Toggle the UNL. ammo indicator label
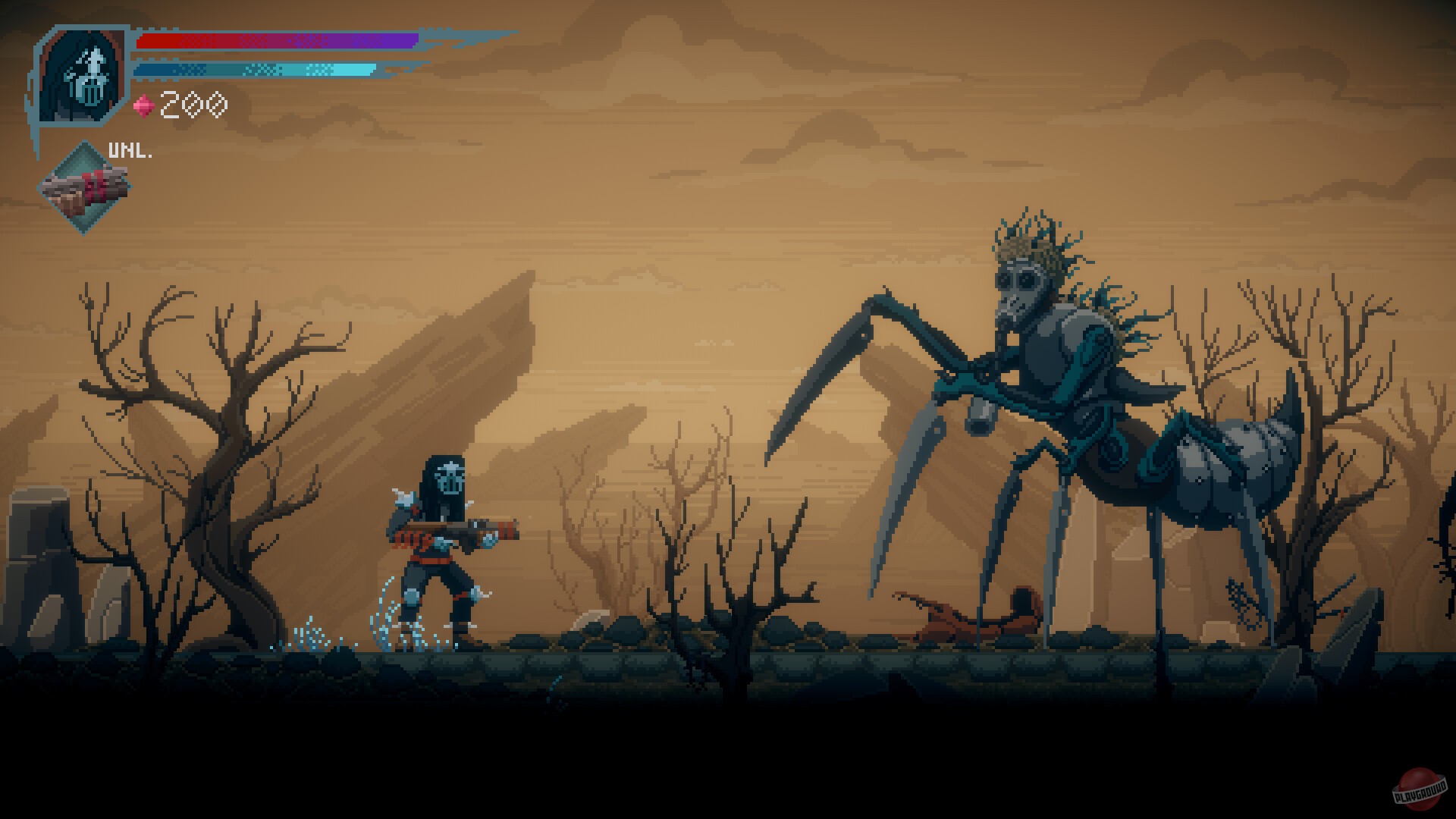The image size is (1456, 819). point(127,148)
